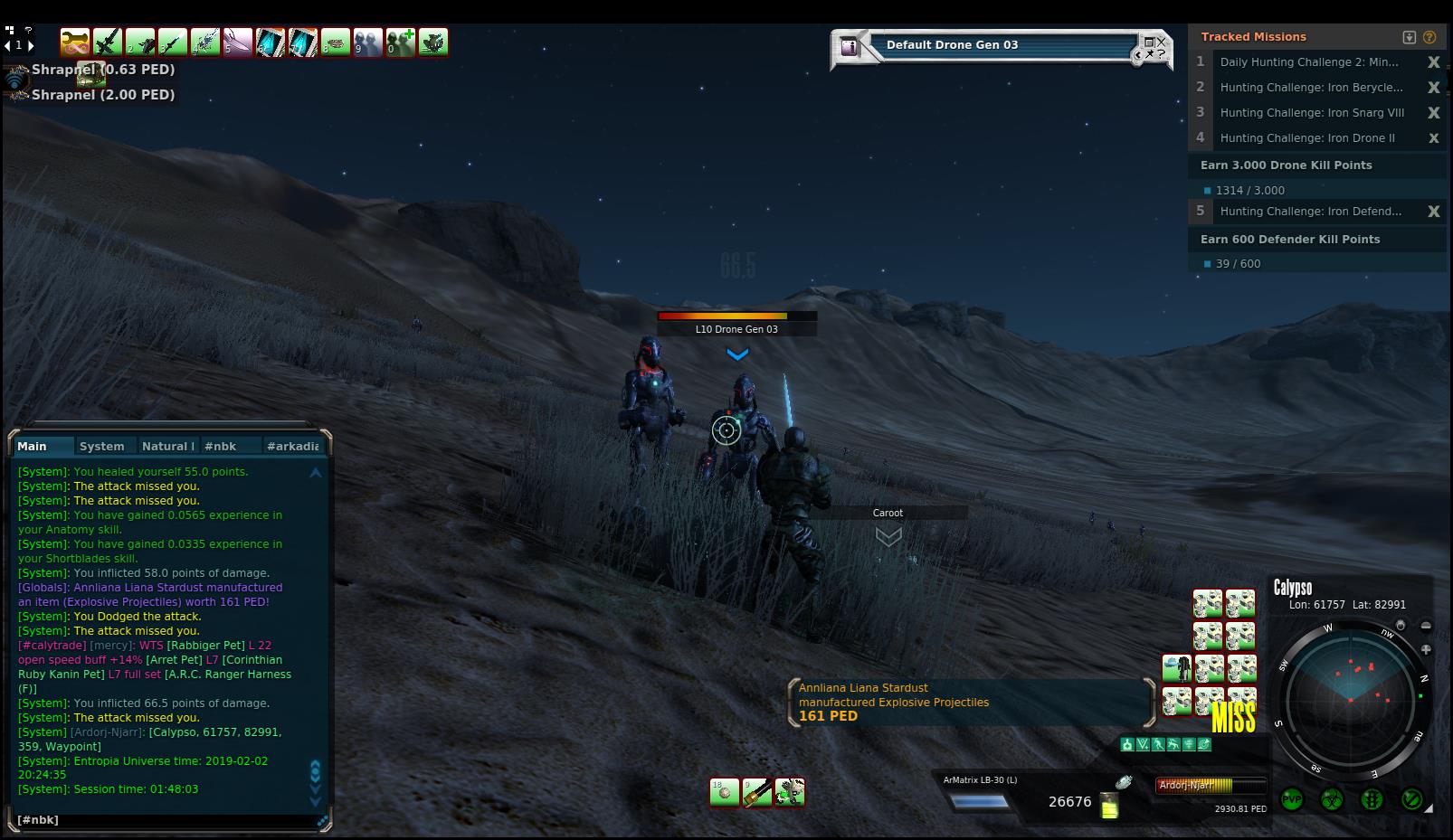Select Hunting Challenge: Iron Snarg VIII mission

tap(1311, 113)
